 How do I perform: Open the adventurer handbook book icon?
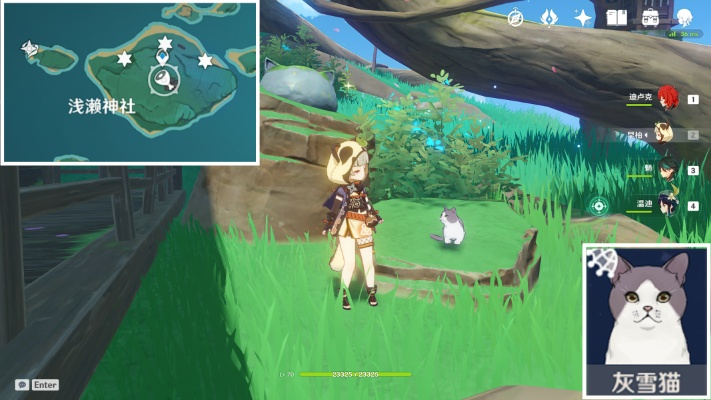tap(616, 18)
